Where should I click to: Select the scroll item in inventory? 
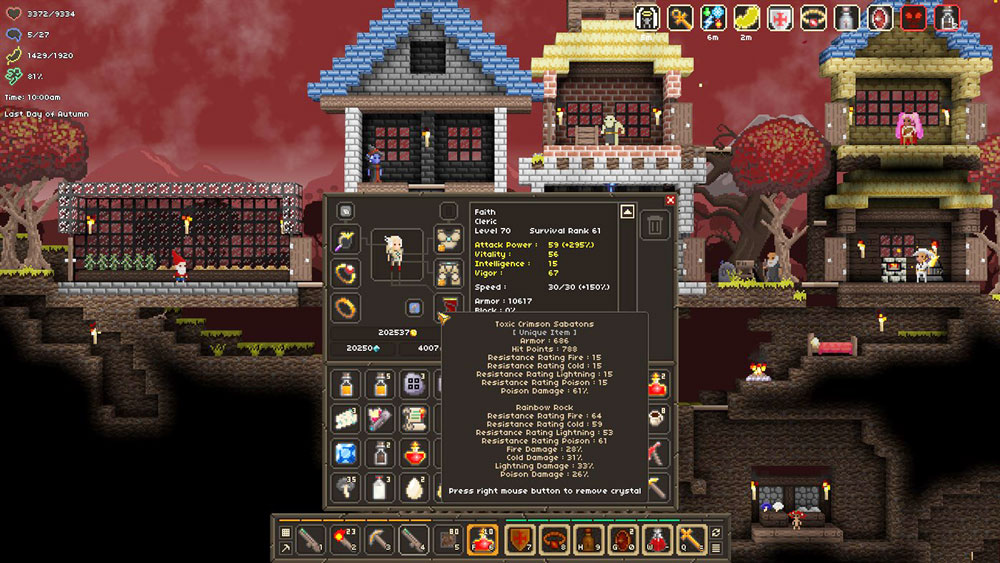[412, 418]
